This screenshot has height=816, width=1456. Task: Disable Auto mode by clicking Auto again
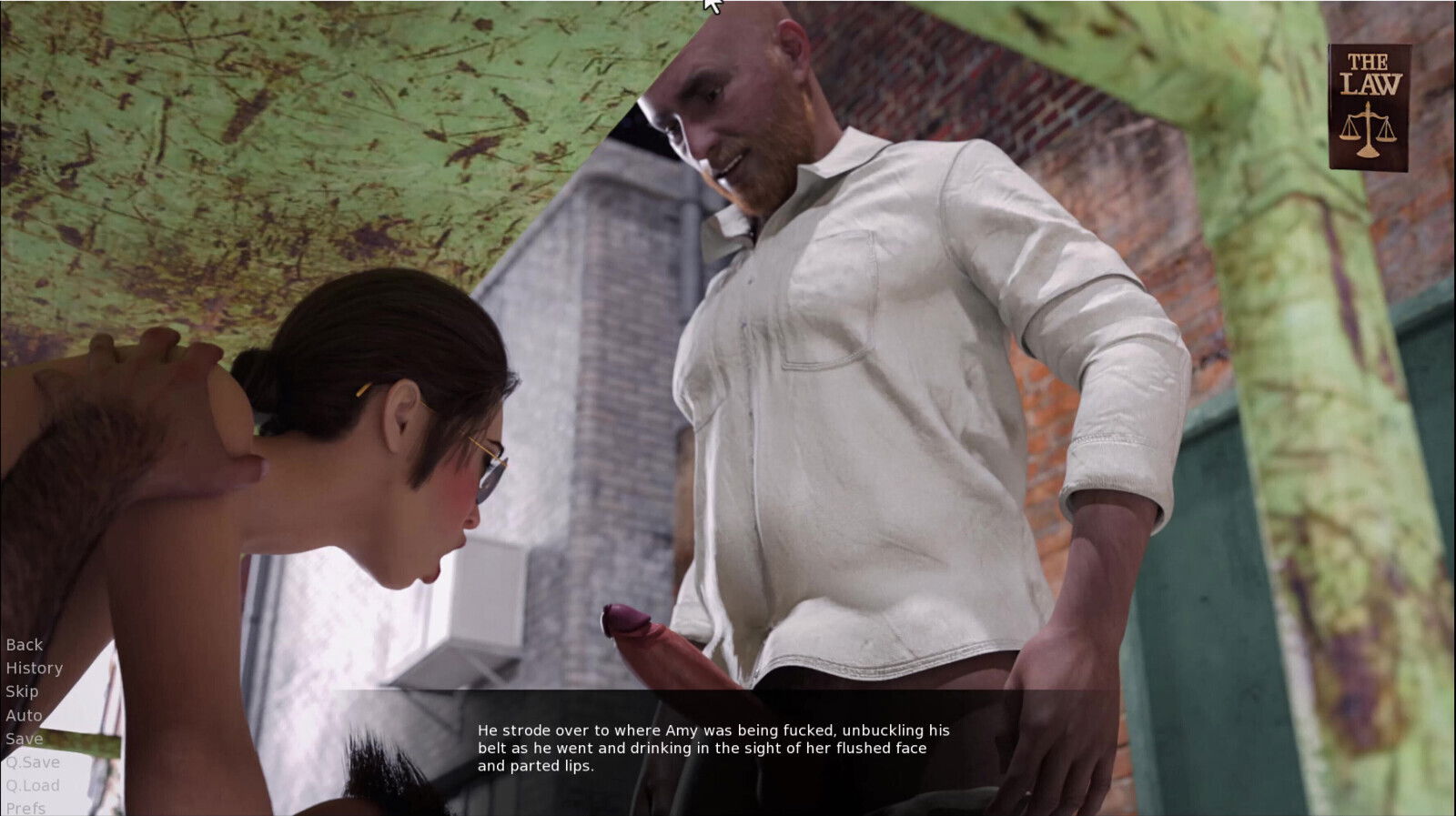22,715
